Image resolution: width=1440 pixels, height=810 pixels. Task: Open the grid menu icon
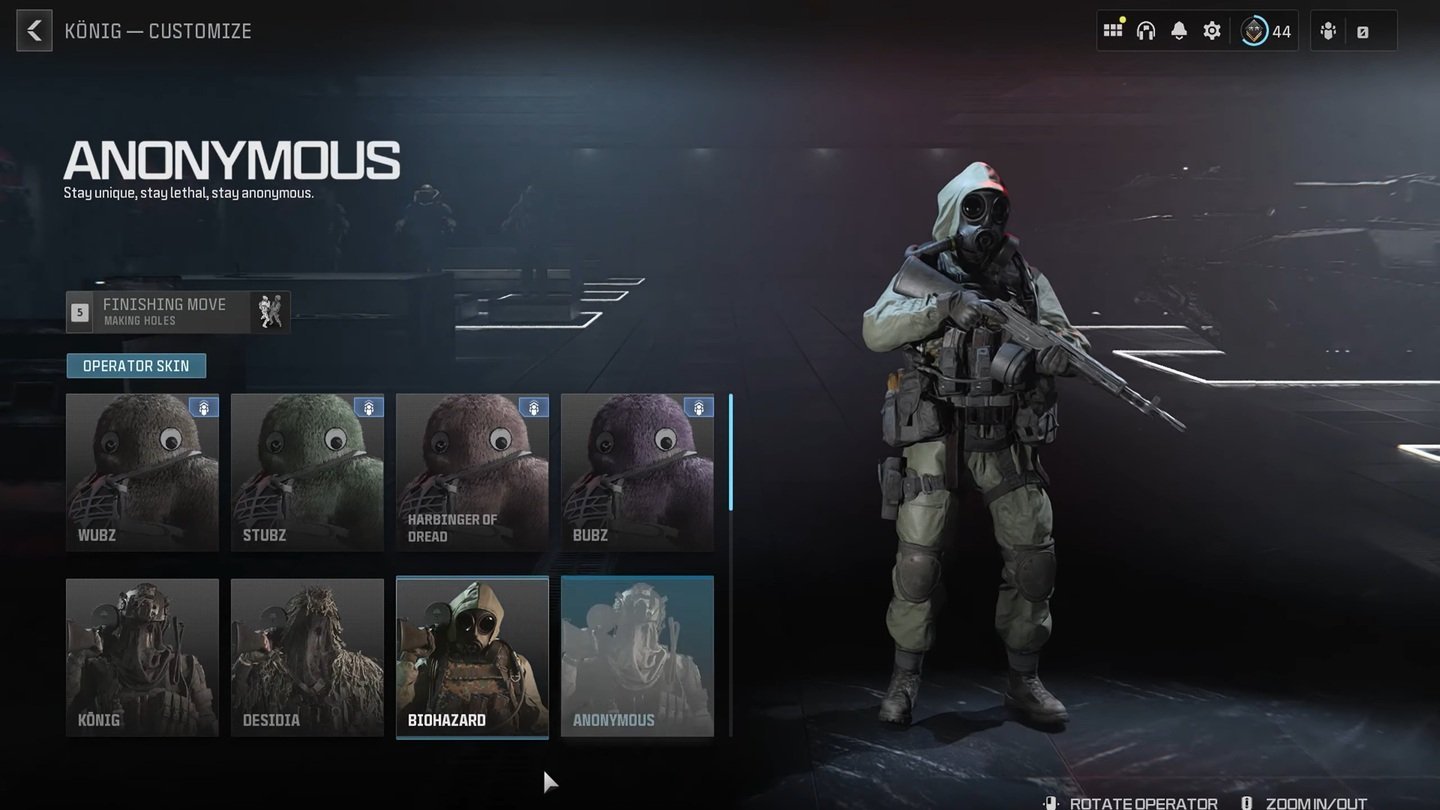(x=1113, y=31)
